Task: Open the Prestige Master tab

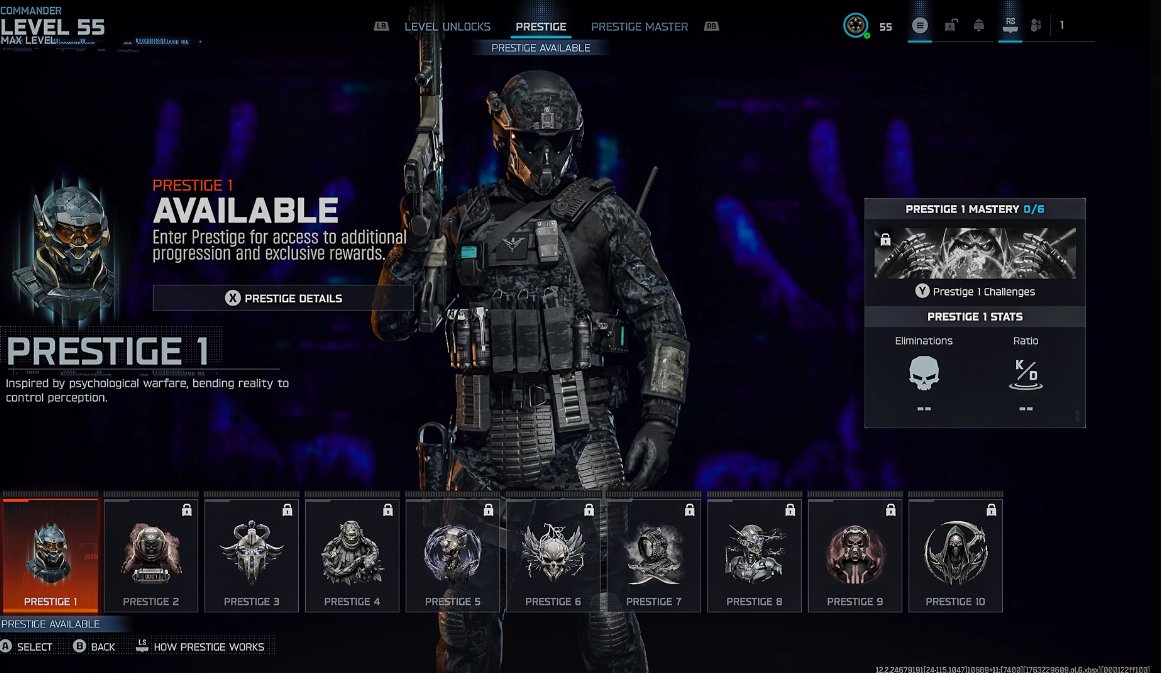Action: (x=639, y=27)
